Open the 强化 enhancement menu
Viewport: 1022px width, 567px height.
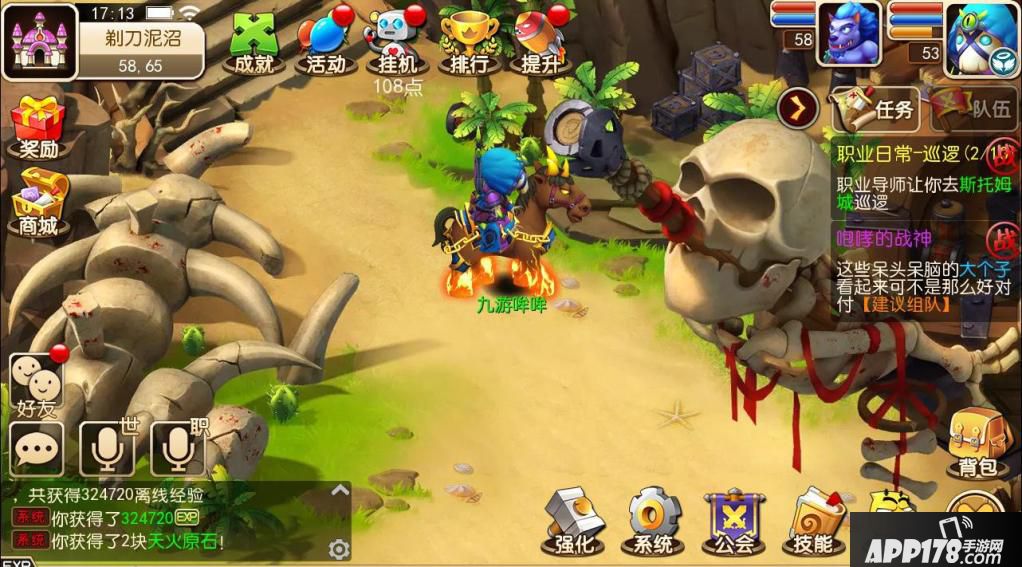pos(574,521)
